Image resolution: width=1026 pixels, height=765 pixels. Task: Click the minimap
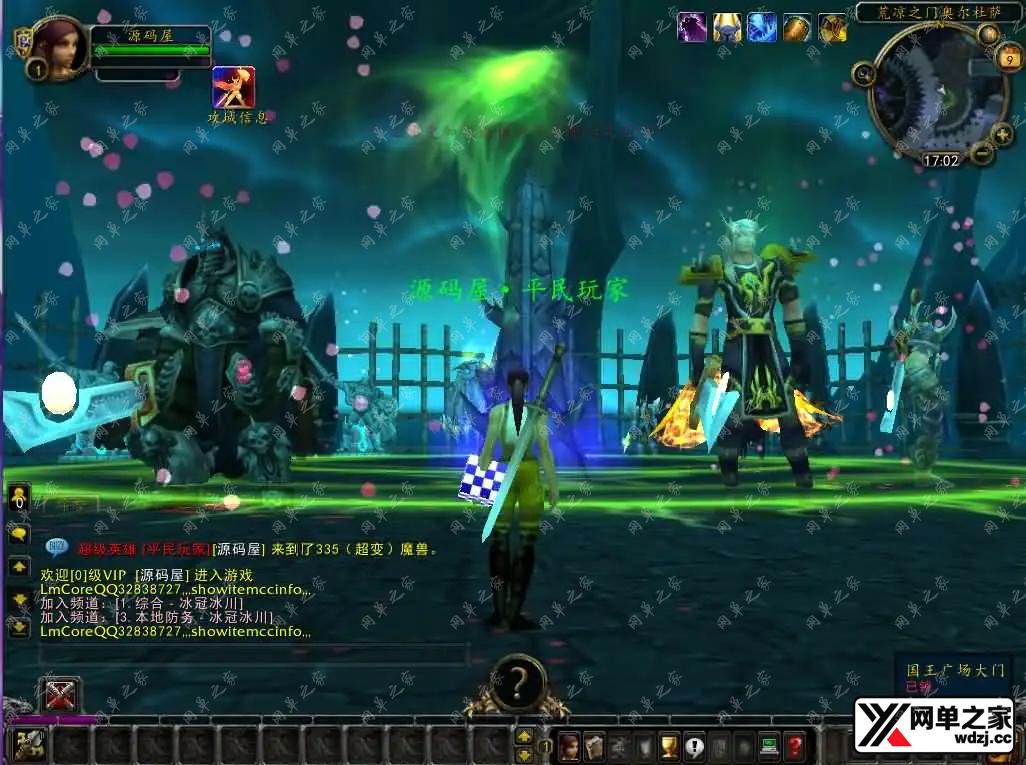tap(933, 92)
